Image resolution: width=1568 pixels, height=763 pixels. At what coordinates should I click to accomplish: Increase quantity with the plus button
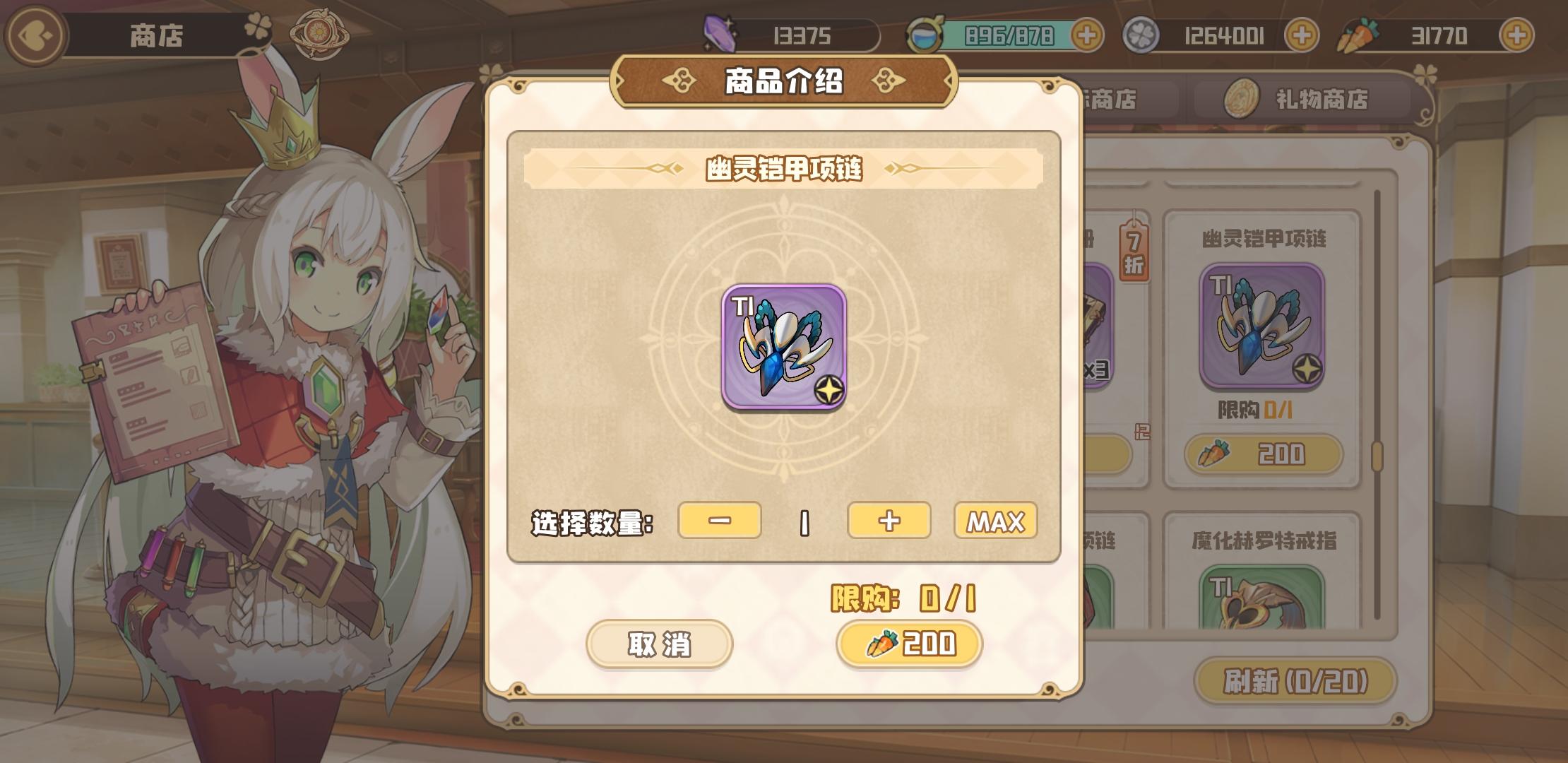[x=889, y=521]
